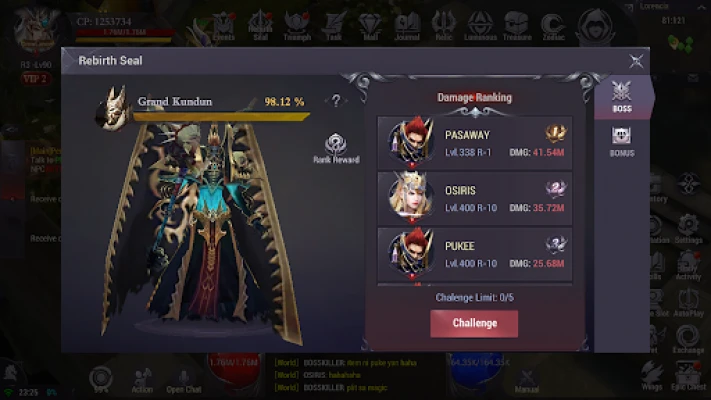The image size is (711, 400).
Task: Tap the Open Chat microphone button
Action: pos(183,377)
